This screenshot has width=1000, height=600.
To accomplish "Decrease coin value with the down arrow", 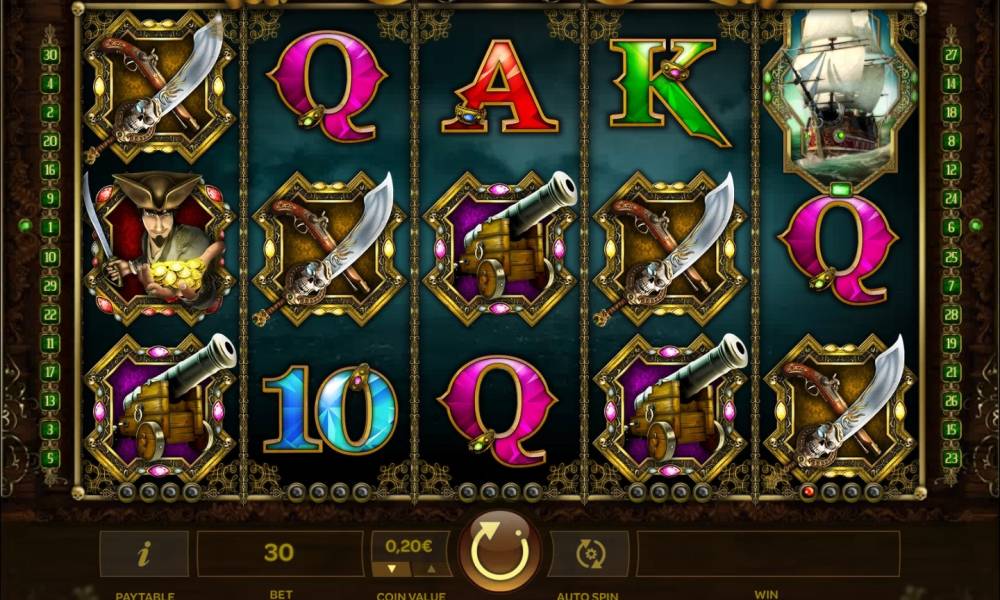I will pos(392,569).
